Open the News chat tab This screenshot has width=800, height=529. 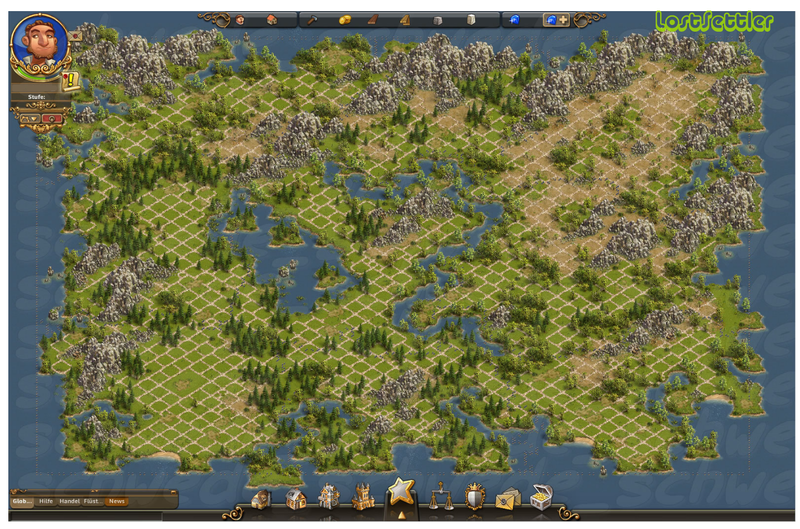click(x=117, y=500)
